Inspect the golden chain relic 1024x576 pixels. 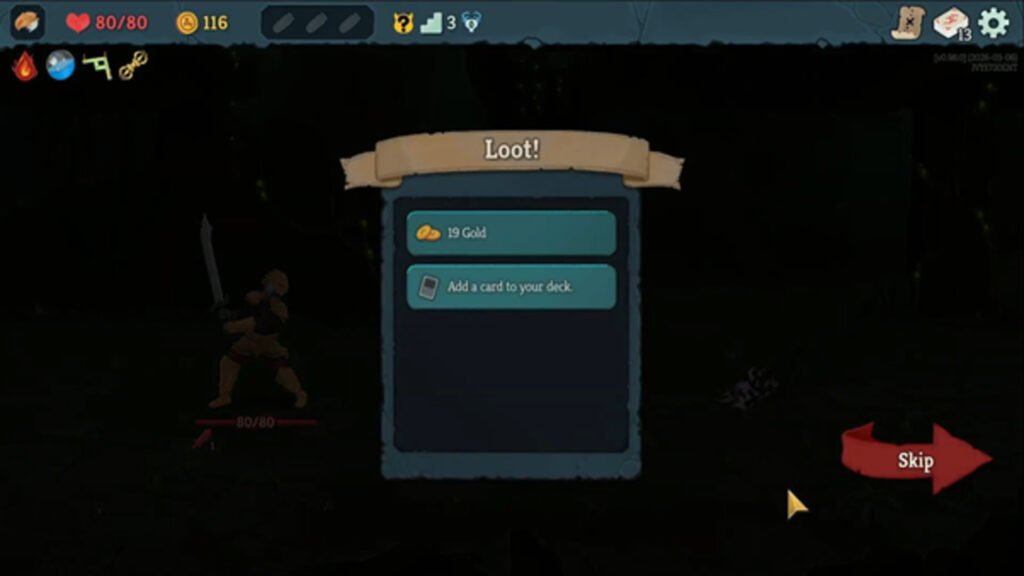tap(133, 66)
